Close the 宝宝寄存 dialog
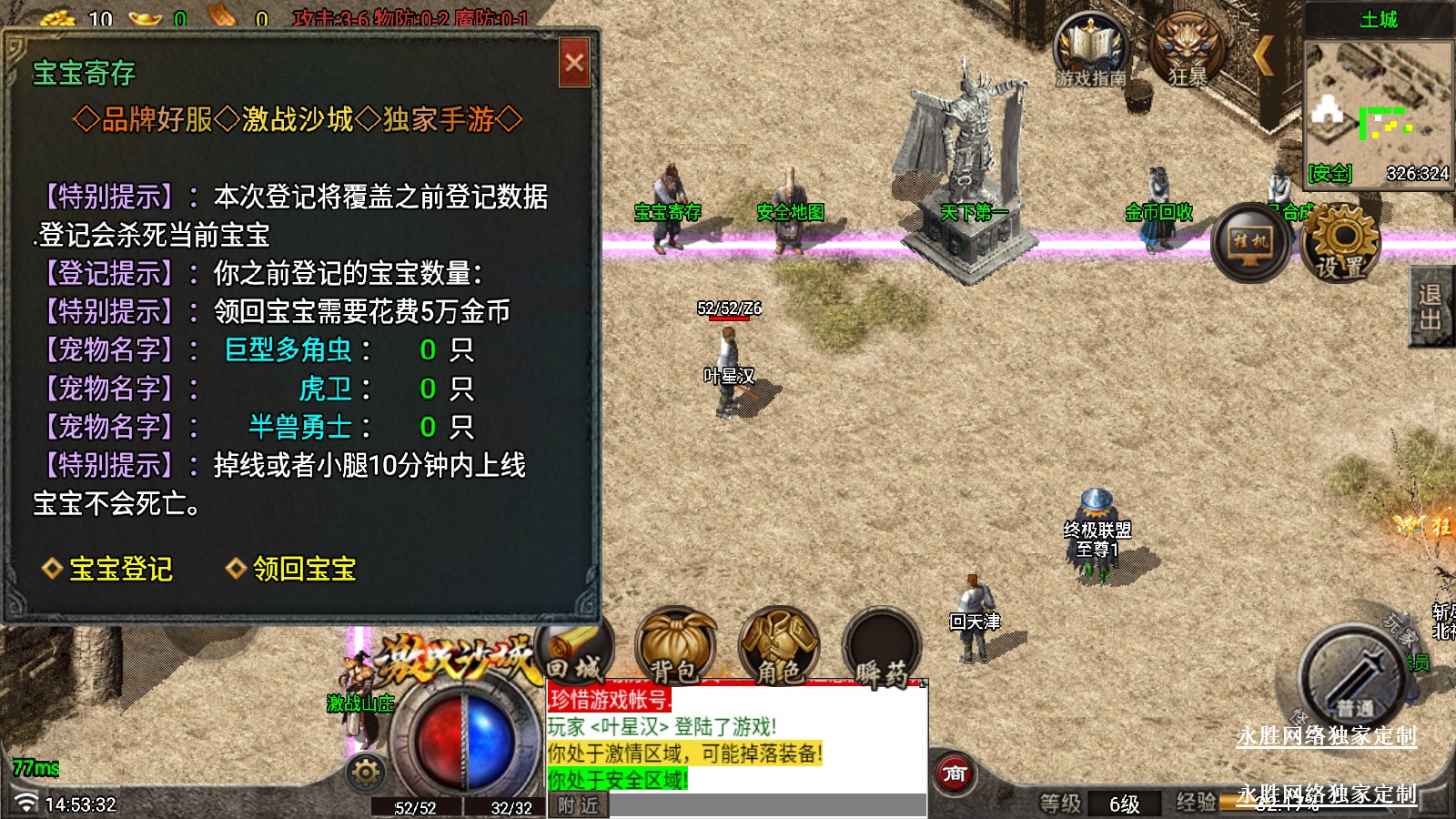Screen dimensions: 1456x819 (x=574, y=63)
